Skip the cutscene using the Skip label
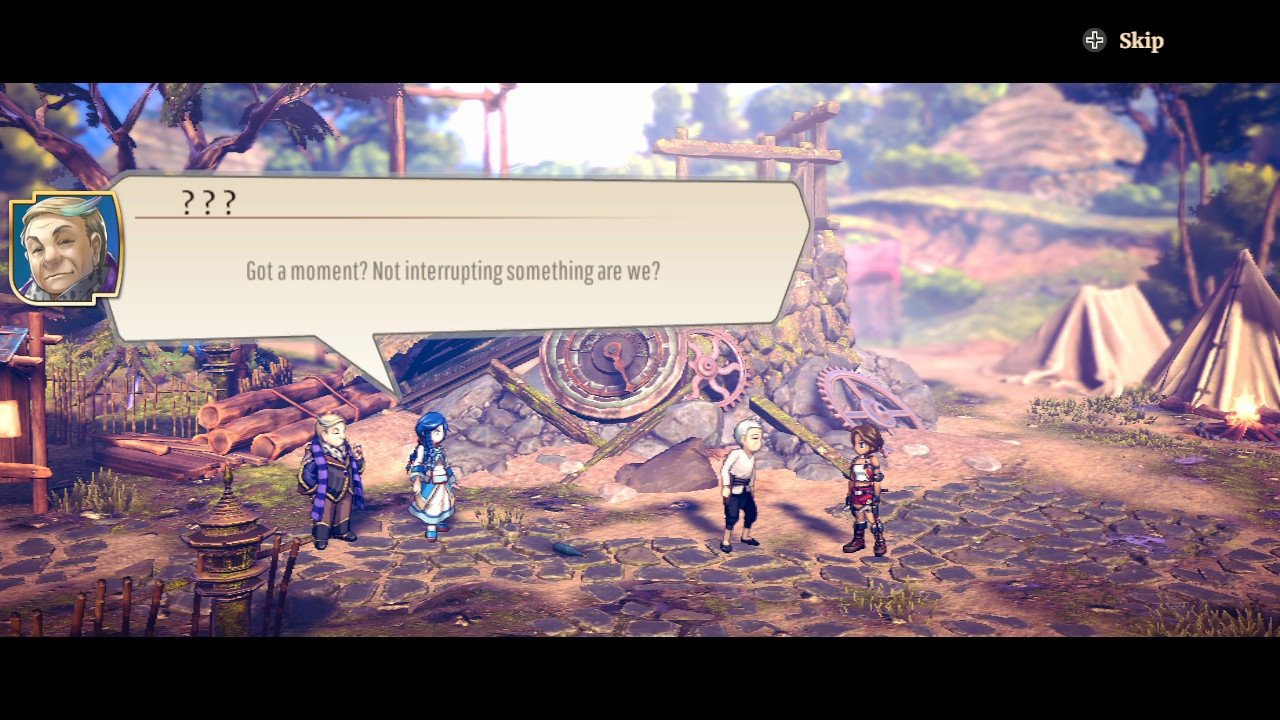 coord(1140,41)
